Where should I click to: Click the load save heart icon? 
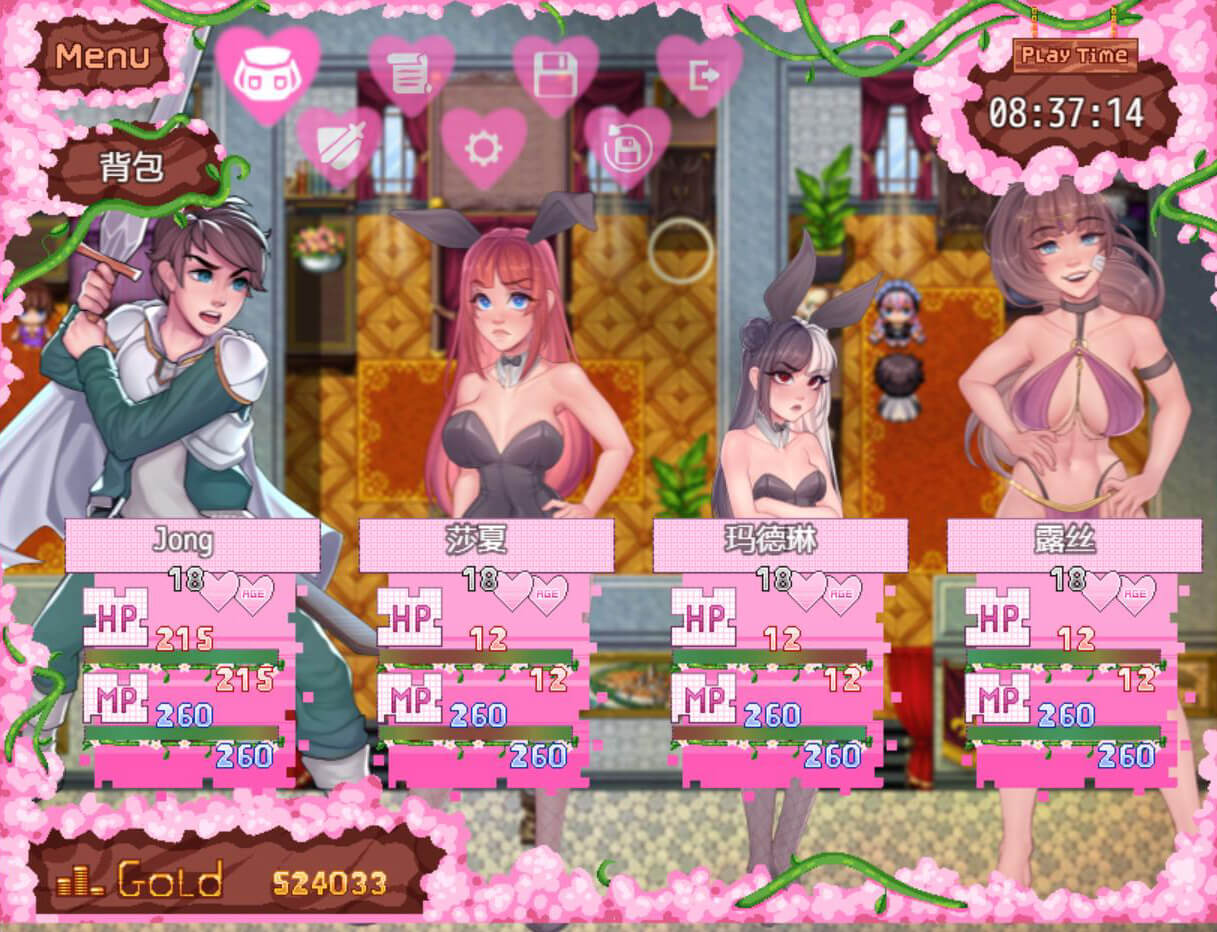point(627,147)
